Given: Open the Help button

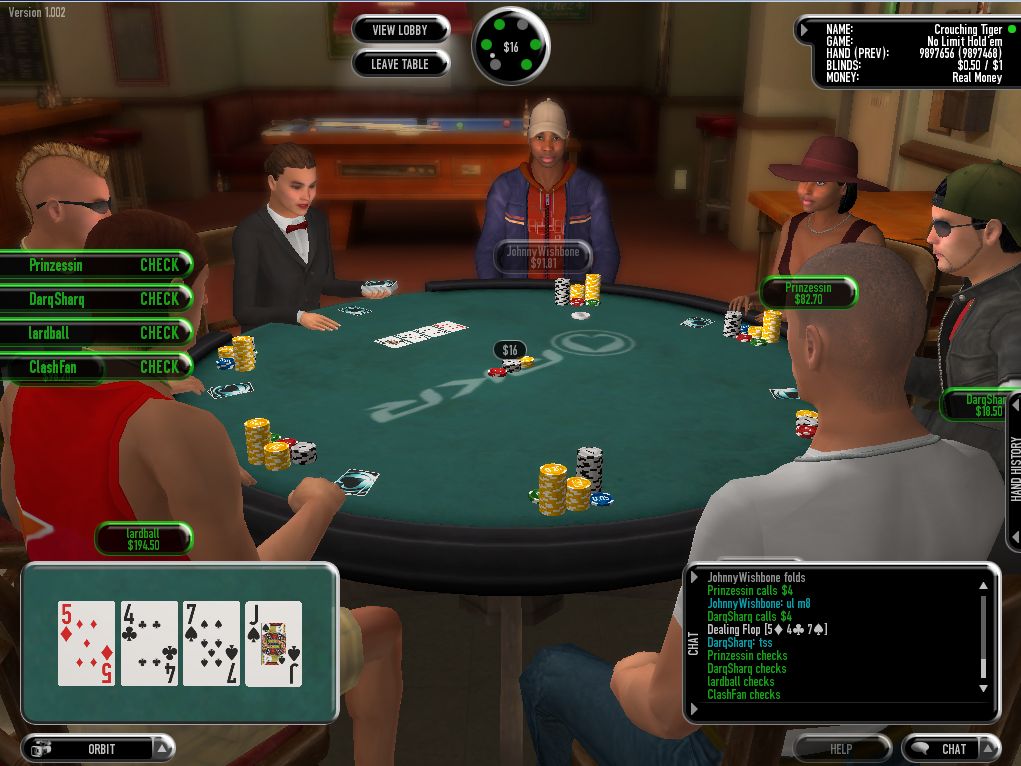Looking at the screenshot, I should pyautogui.click(x=841, y=748).
